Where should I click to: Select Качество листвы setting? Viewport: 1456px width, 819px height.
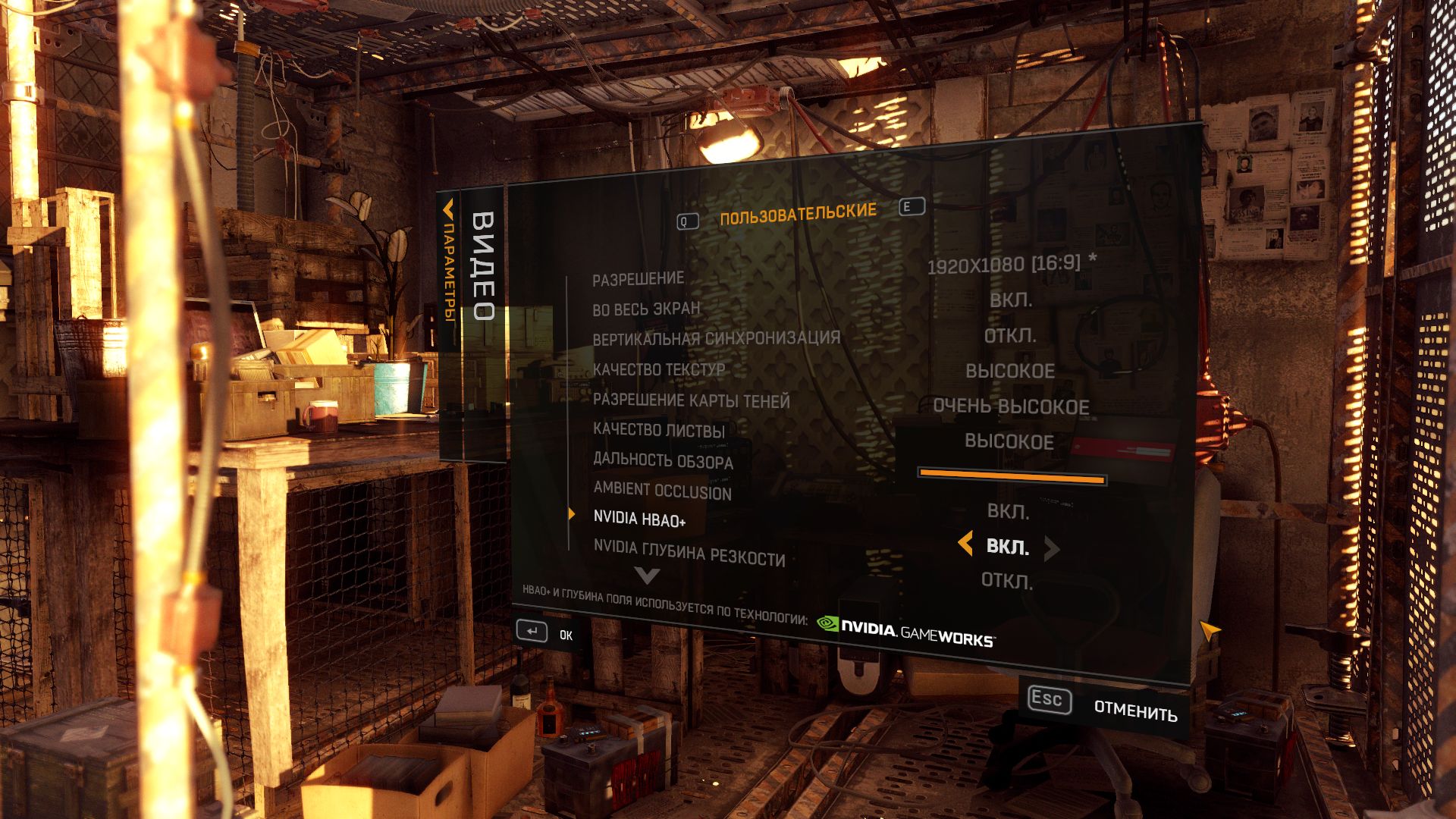[x=658, y=430]
